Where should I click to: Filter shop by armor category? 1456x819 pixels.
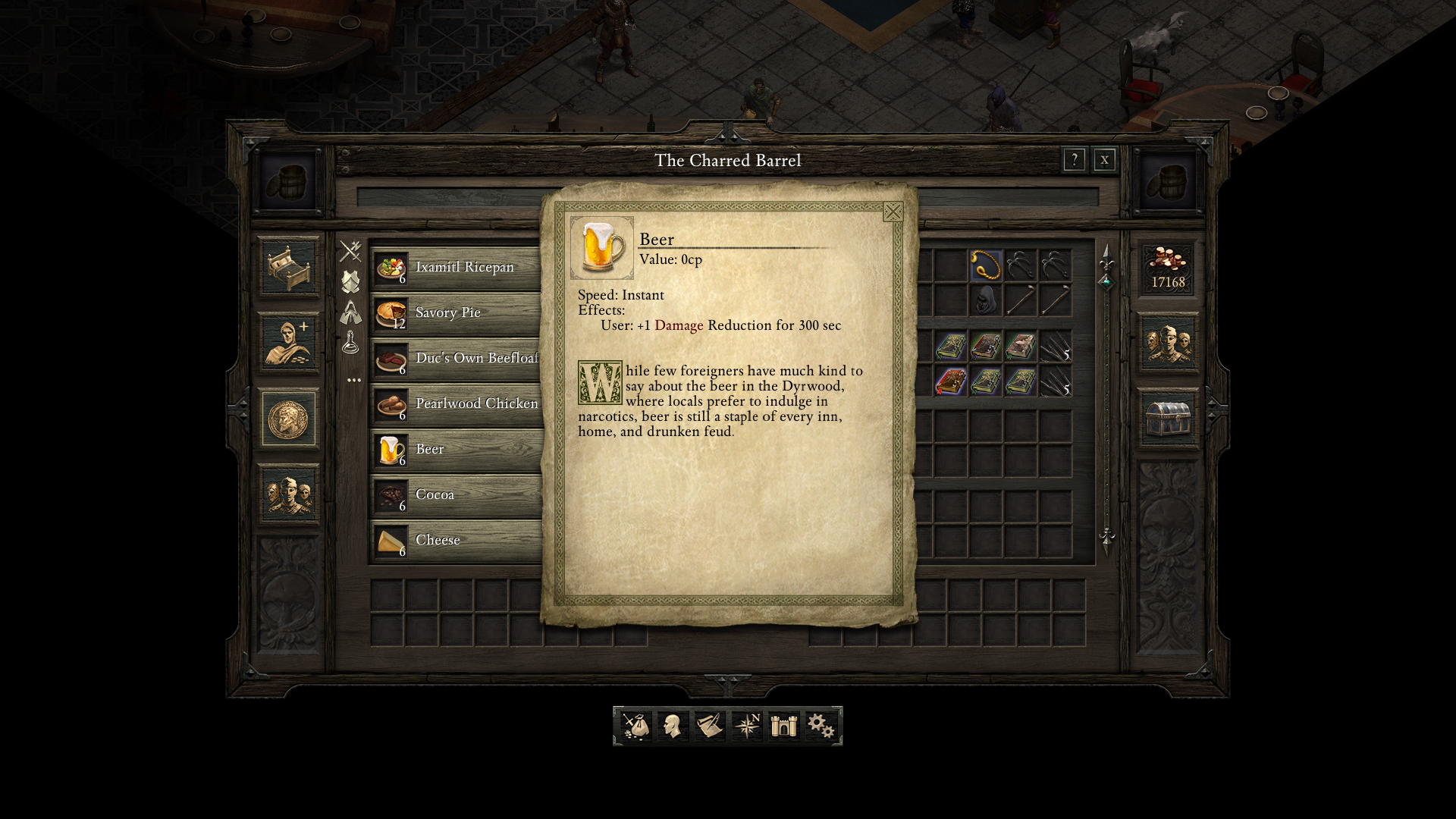point(350,281)
